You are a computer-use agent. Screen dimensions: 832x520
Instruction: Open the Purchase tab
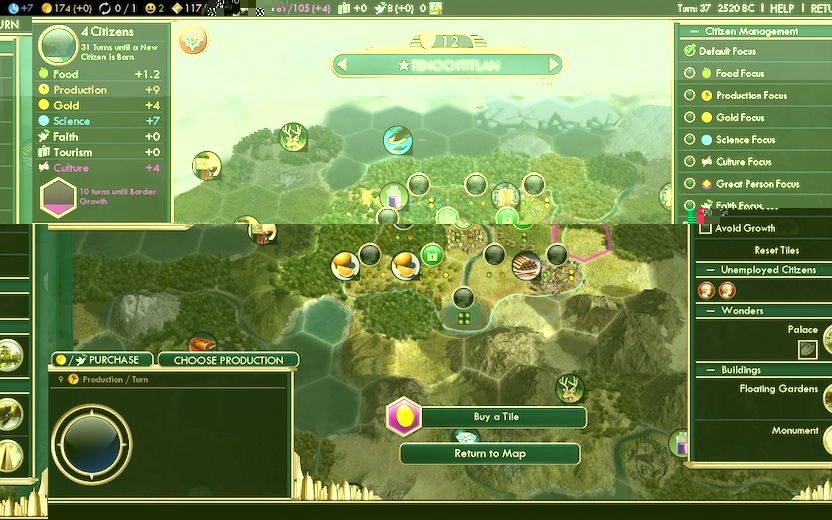[104, 360]
